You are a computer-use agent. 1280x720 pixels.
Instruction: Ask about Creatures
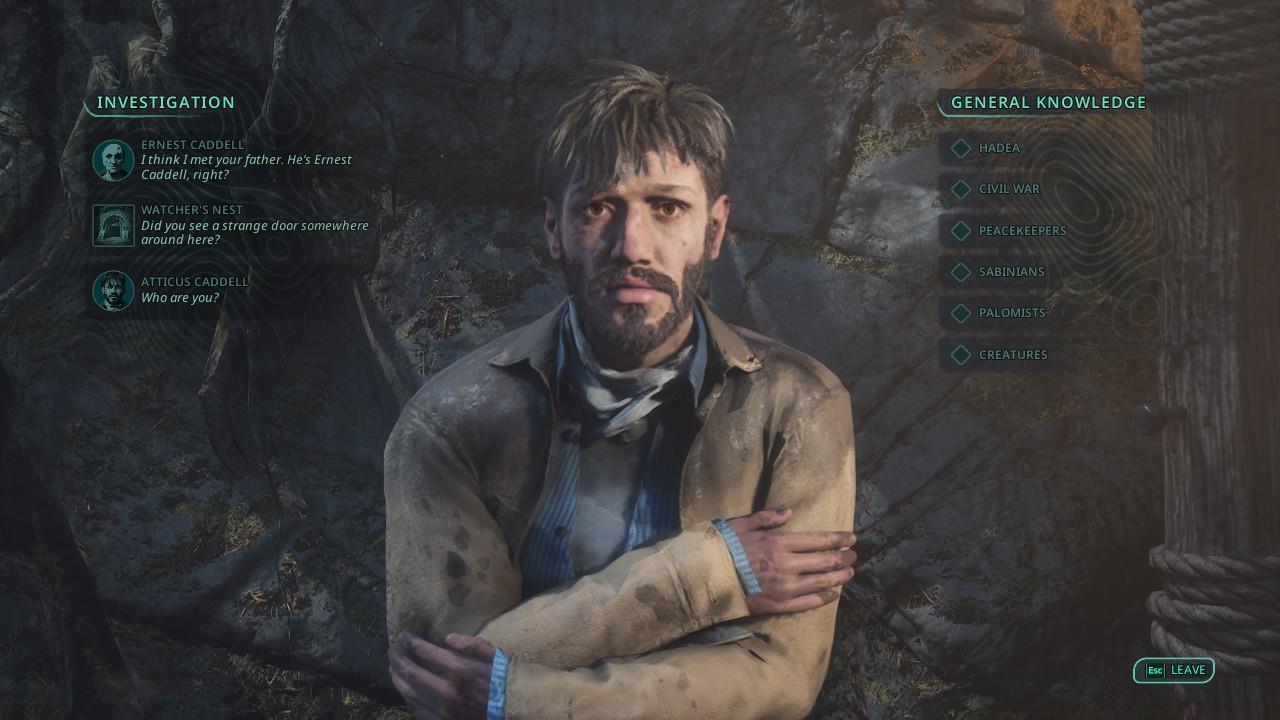click(x=1013, y=355)
